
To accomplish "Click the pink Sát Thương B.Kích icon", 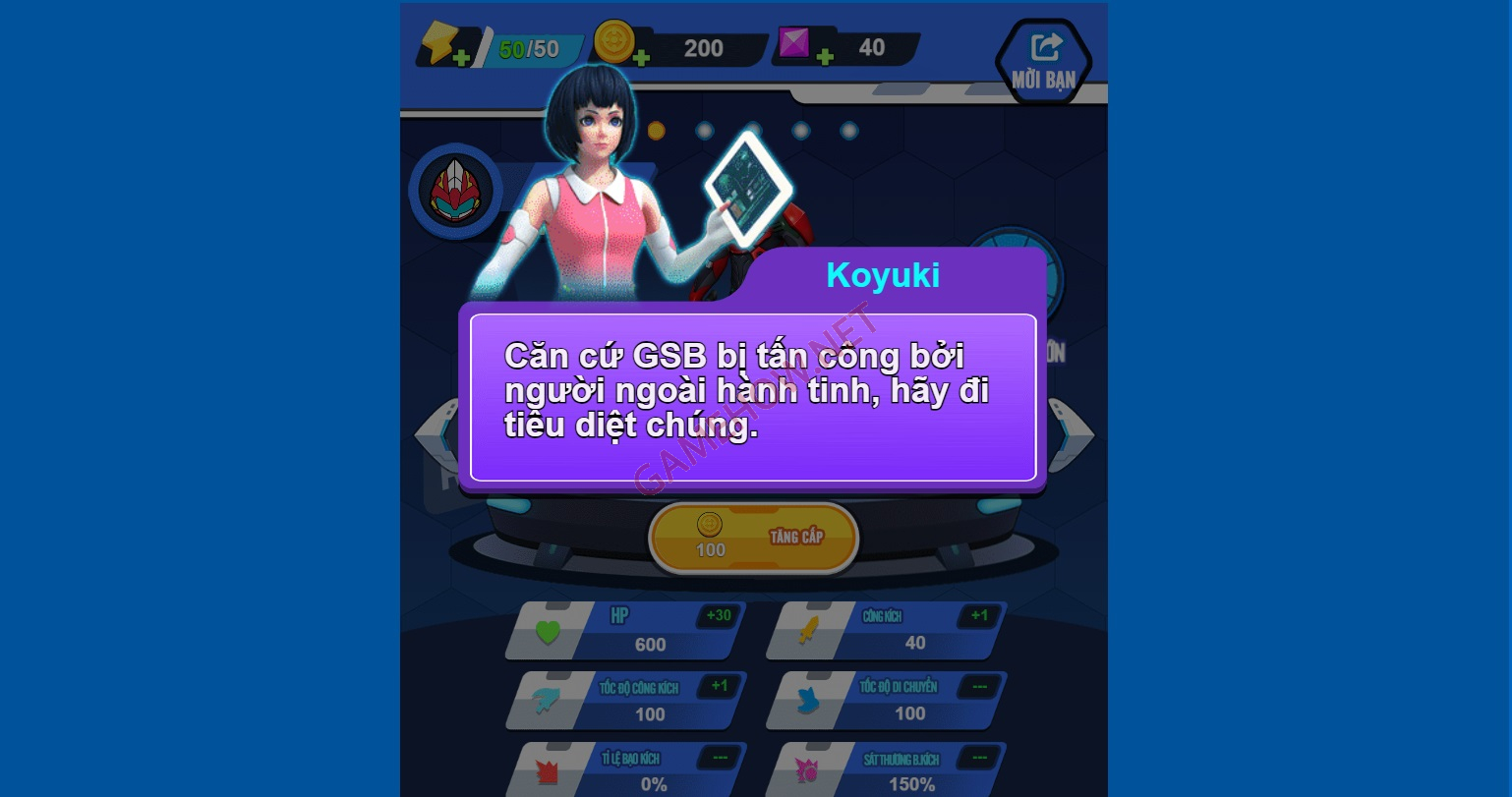I will (x=808, y=770).
